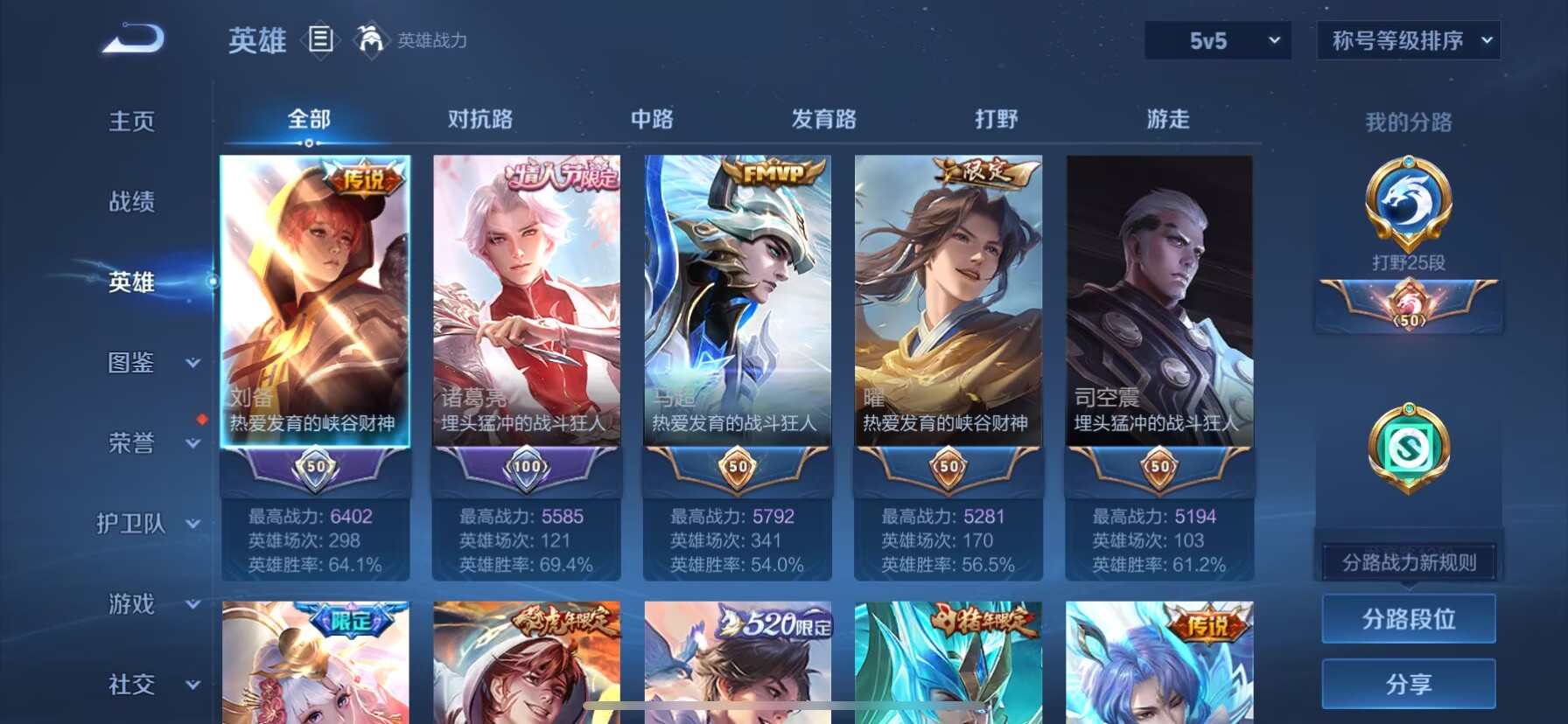Click the 分享 button

coord(1409,685)
